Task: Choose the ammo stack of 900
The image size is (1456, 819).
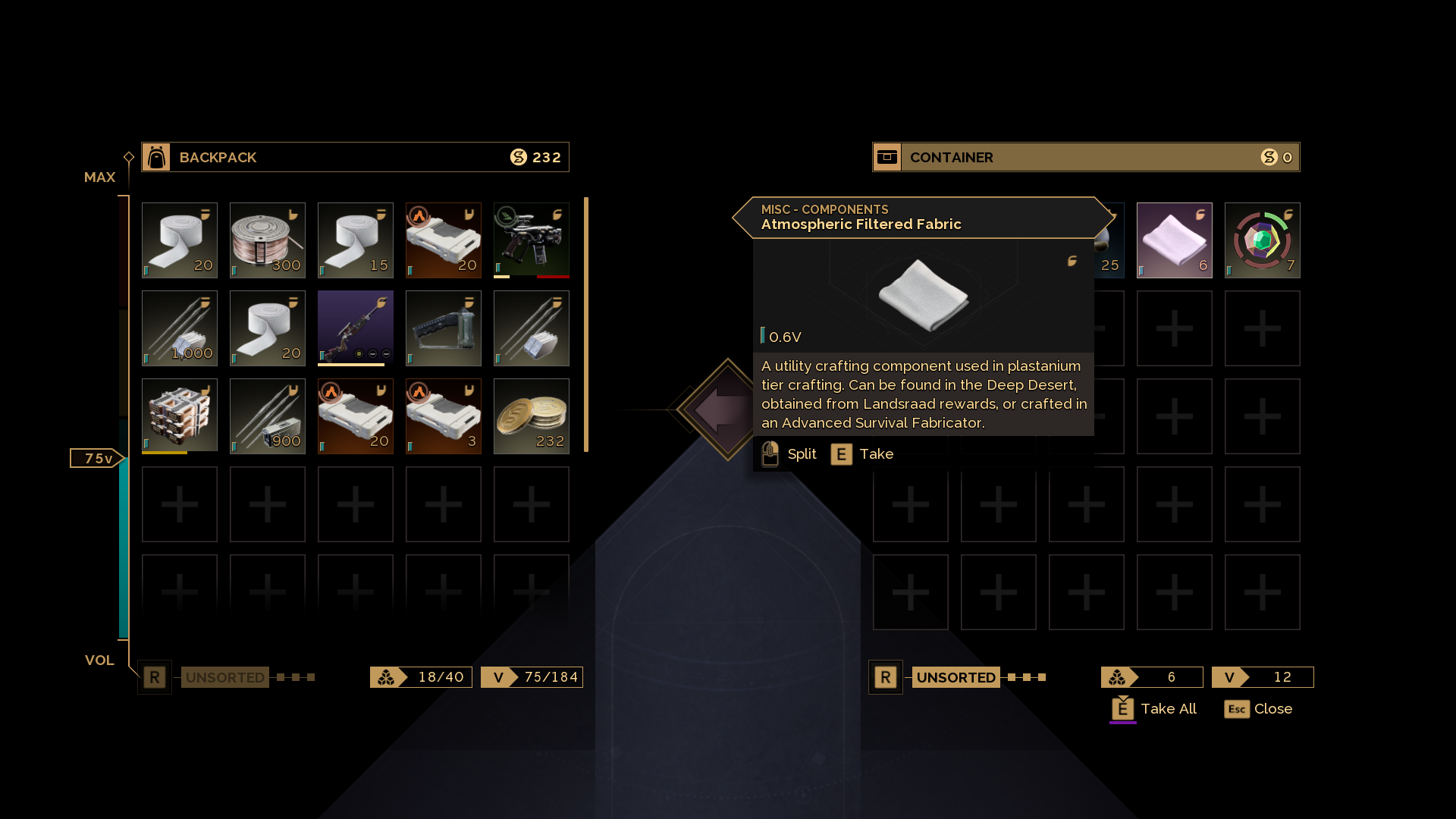Action: [x=267, y=416]
